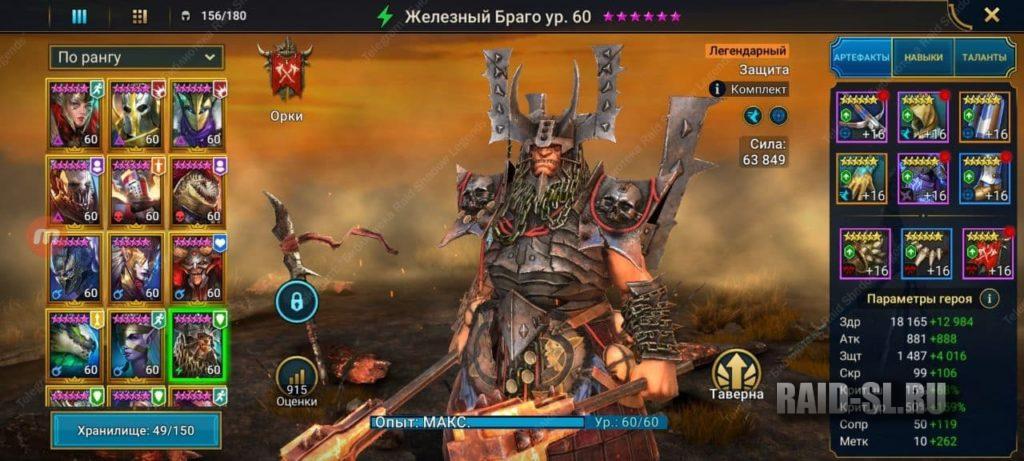1024x461 pixels.
Task: Switch to the Таланты tab
Action: pyautogui.click(x=985, y=58)
